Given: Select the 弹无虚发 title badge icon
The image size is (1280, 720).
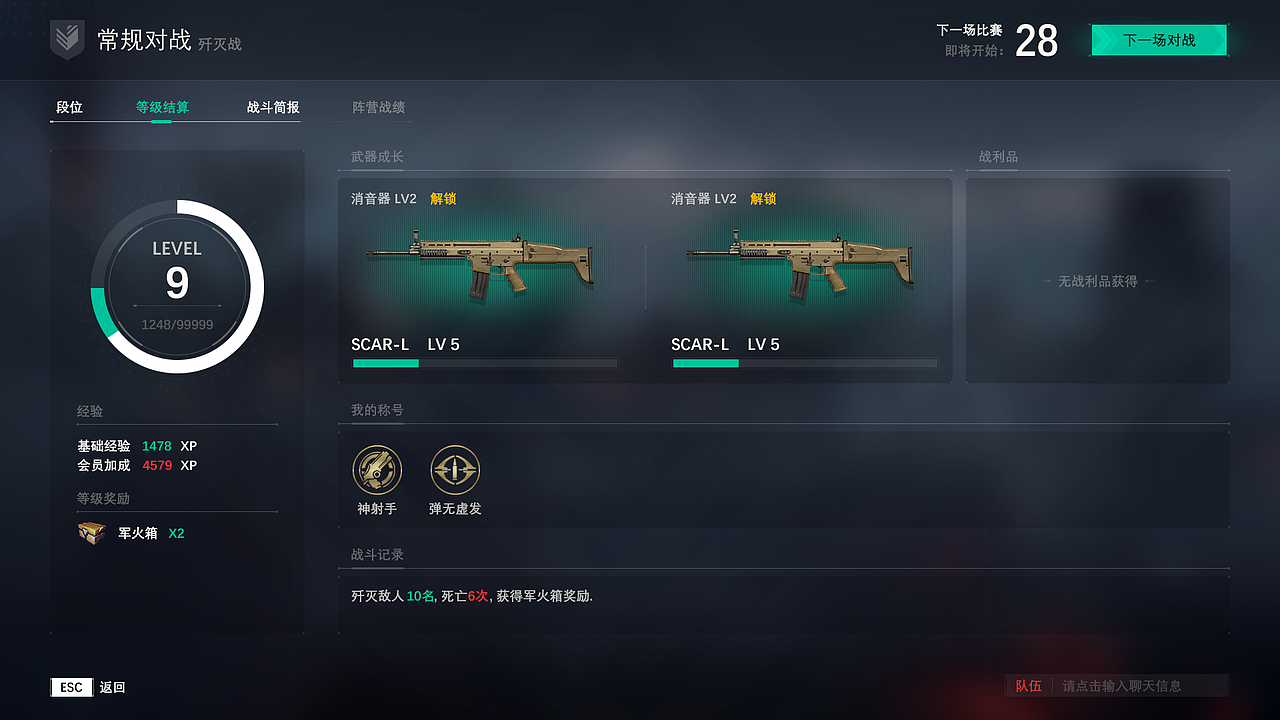Looking at the screenshot, I should tap(455, 470).
